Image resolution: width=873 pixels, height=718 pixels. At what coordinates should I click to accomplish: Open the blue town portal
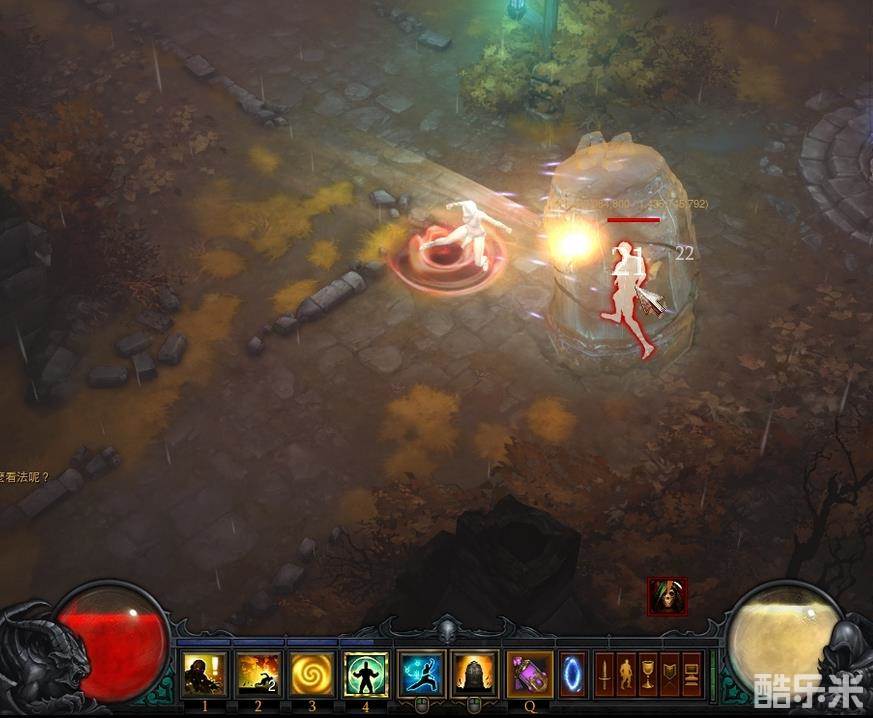573,673
